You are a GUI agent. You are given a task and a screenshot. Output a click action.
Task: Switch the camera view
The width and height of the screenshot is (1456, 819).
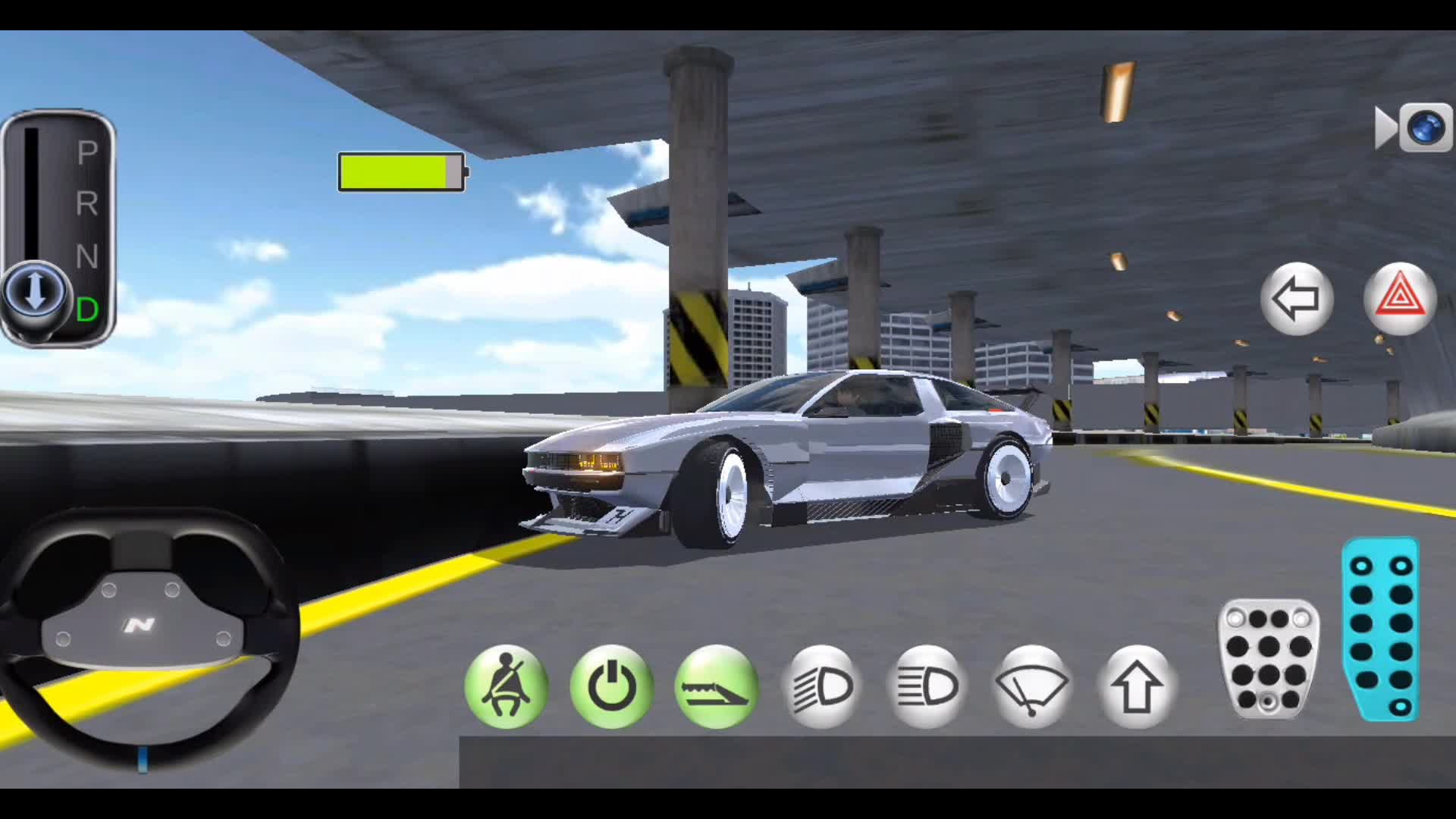[x=1423, y=127]
